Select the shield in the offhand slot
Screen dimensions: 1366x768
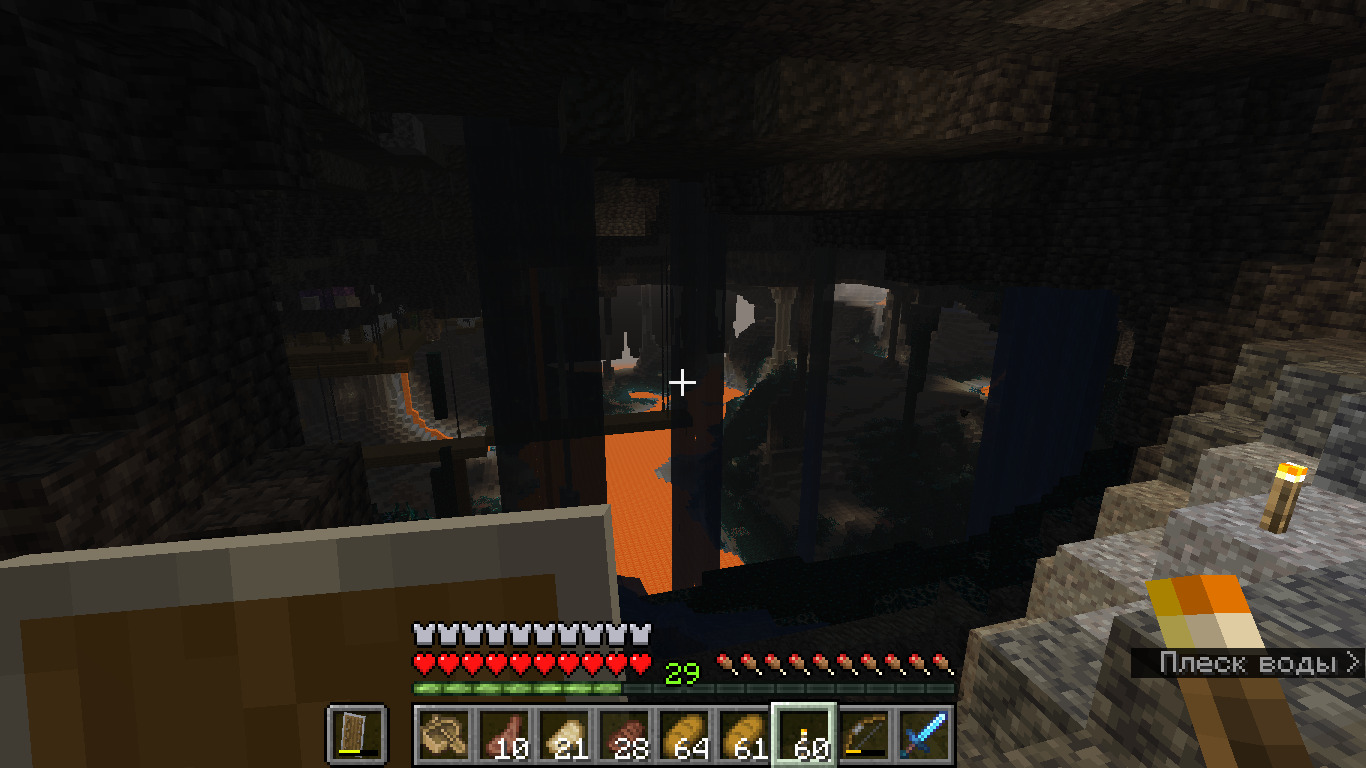pyautogui.click(x=356, y=734)
